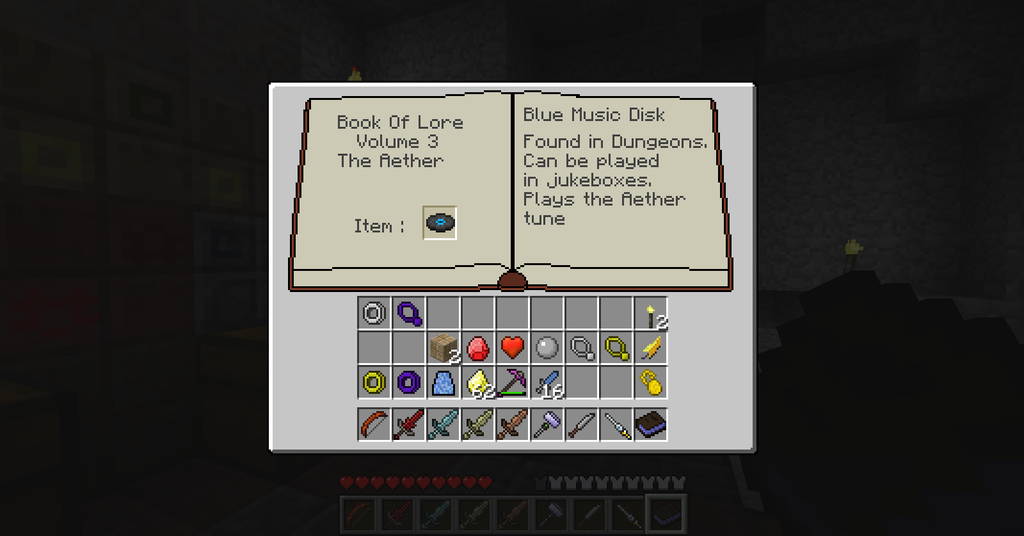Click the red heart life item
This screenshot has width=1024, height=536.
point(513,348)
